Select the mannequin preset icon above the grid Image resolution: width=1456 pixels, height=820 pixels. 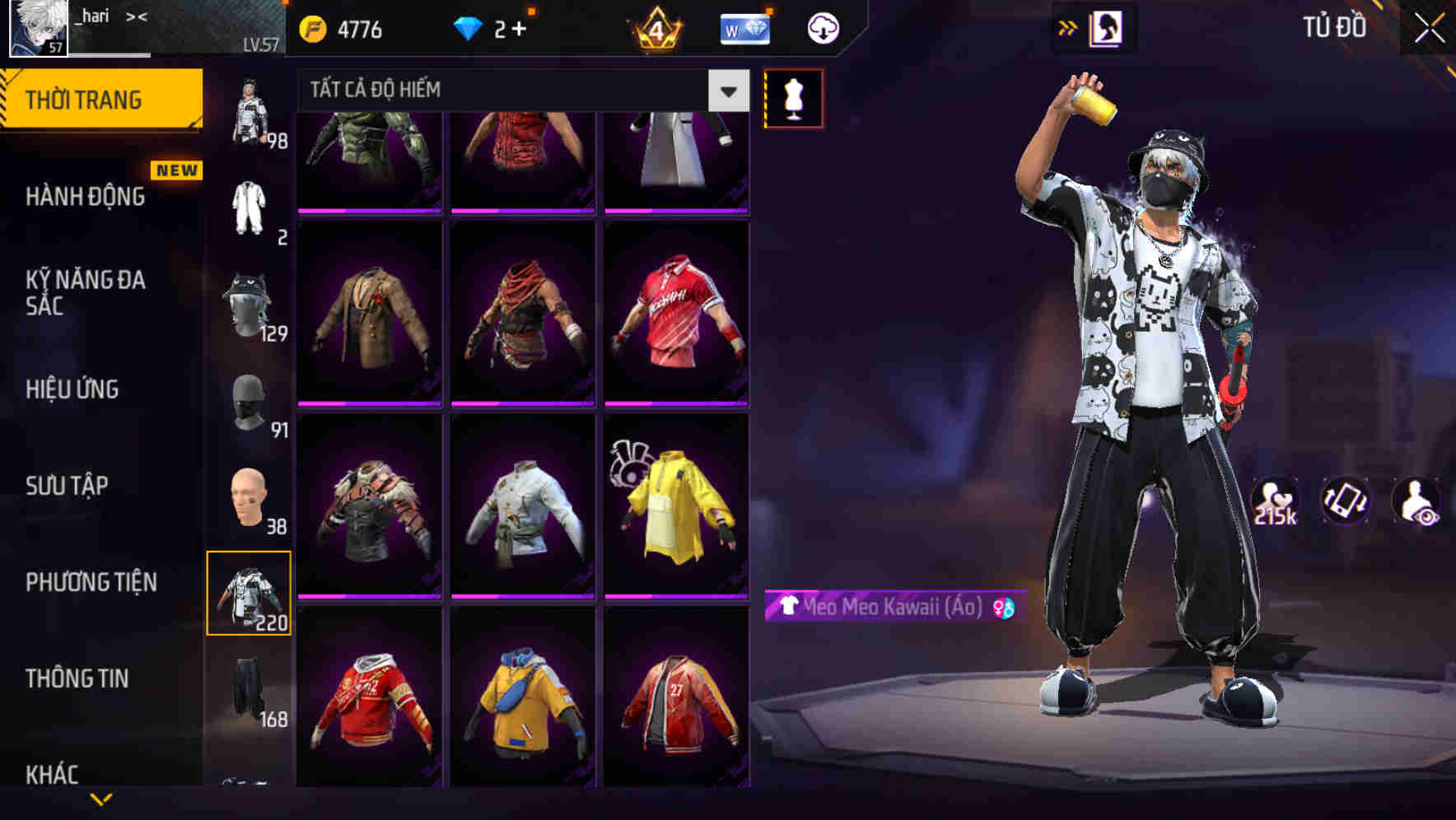click(793, 97)
